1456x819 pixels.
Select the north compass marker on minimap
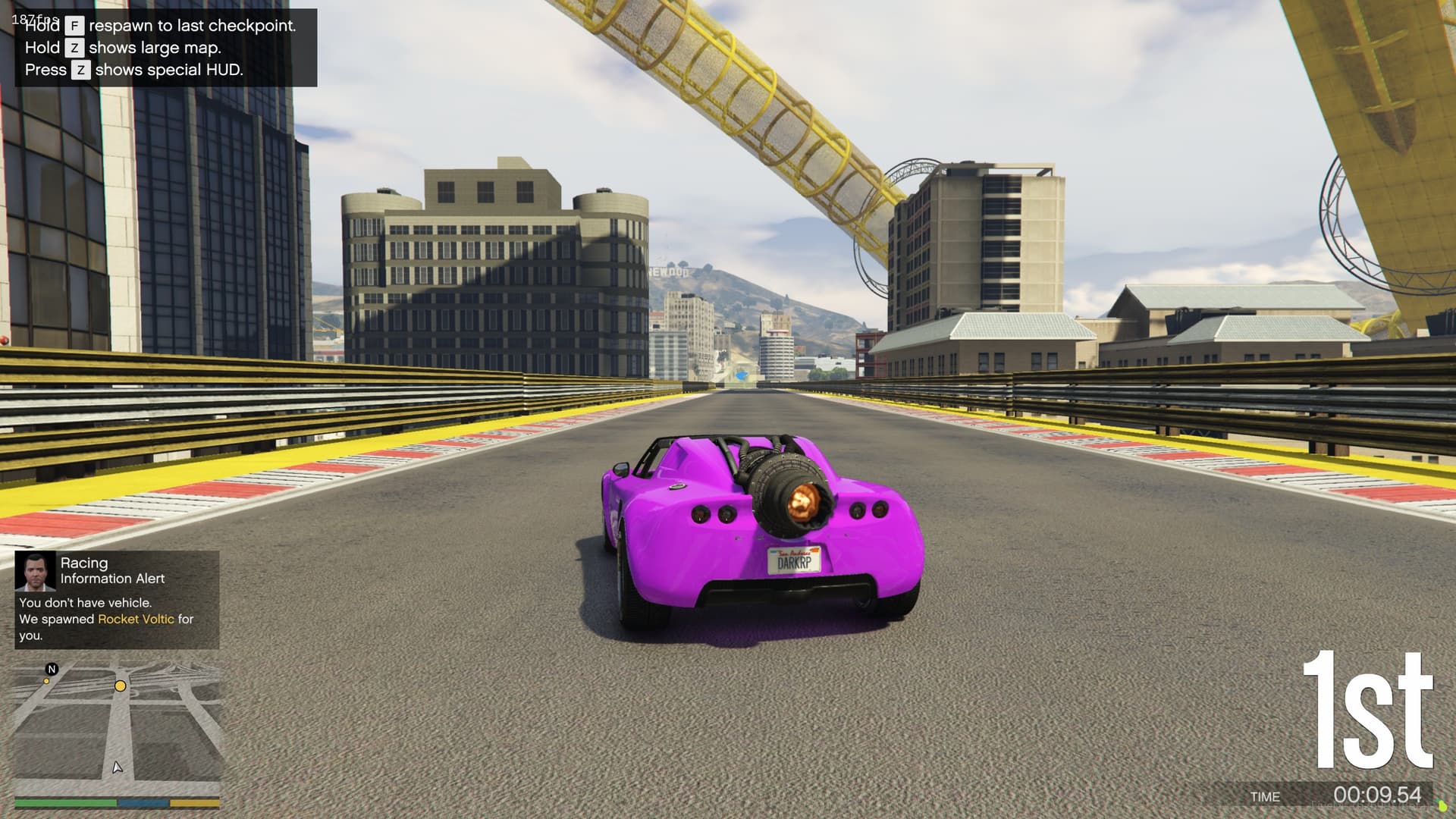tap(52, 669)
